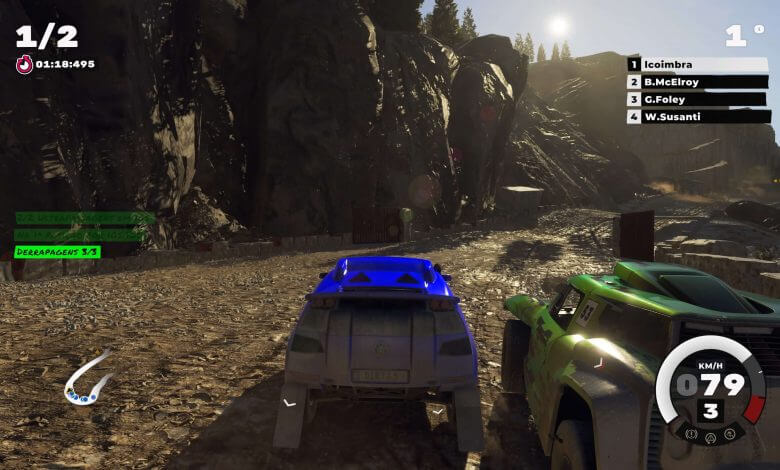Choose G.Foley's row in the leaderboard
This screenshot has height=470, width=780.
[x=698, y=99]
